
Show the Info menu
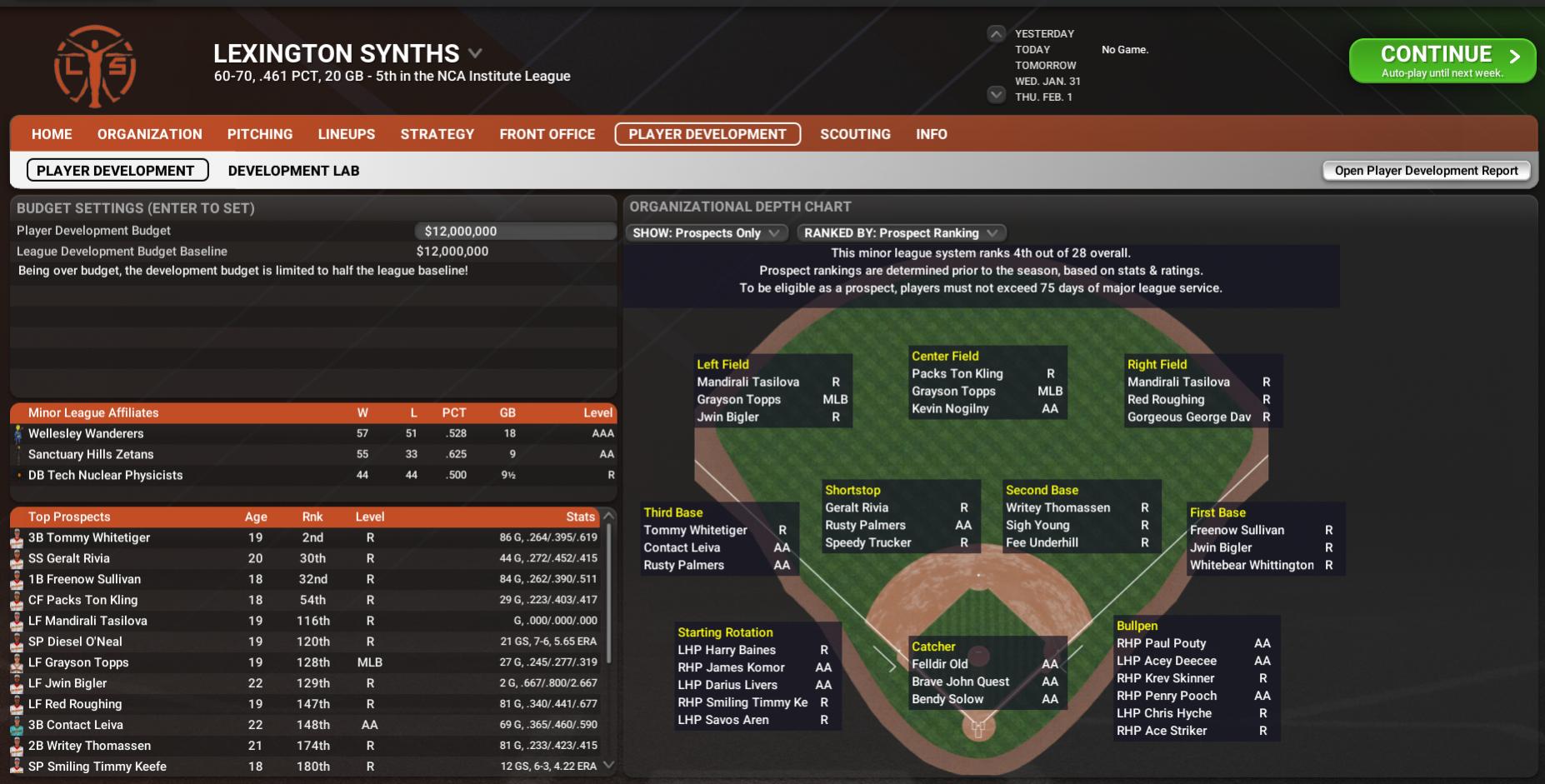[x=932, y=134]
